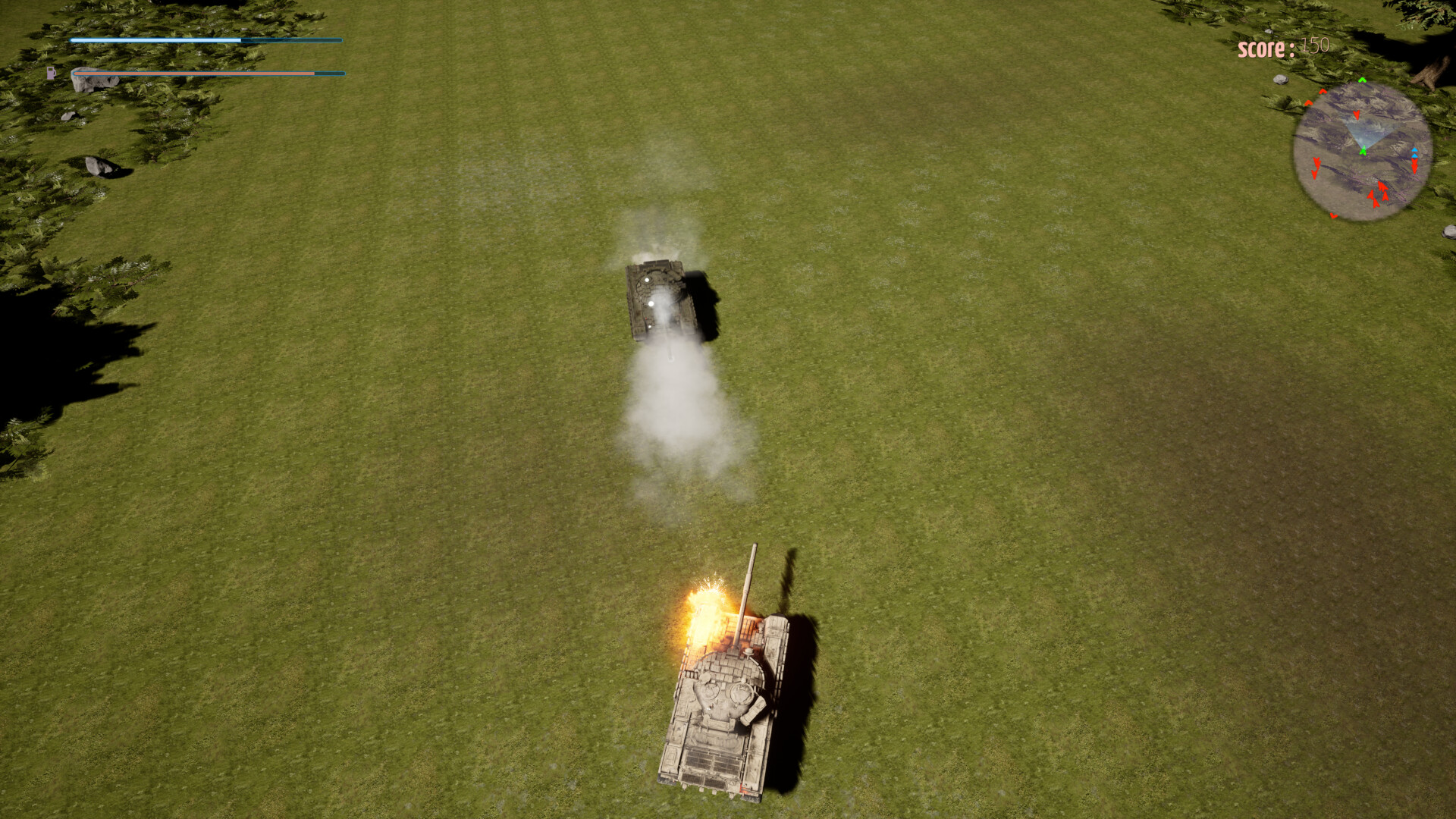1456x819 pixels.
Task: Click the fuel pump icon on the HUD
Action: [x=51, y=72]
